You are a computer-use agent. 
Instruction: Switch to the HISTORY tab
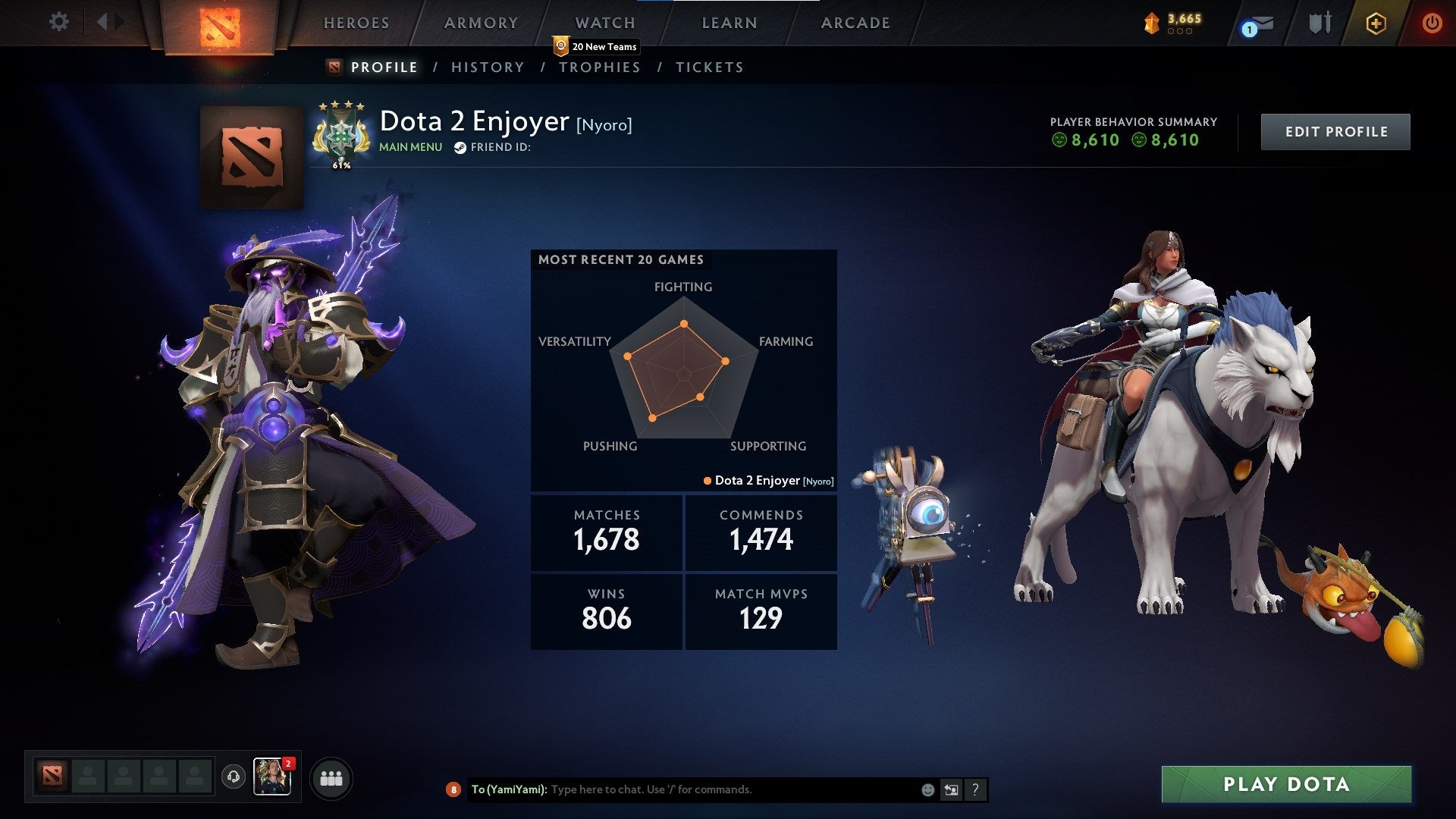[x=487, y=67]
